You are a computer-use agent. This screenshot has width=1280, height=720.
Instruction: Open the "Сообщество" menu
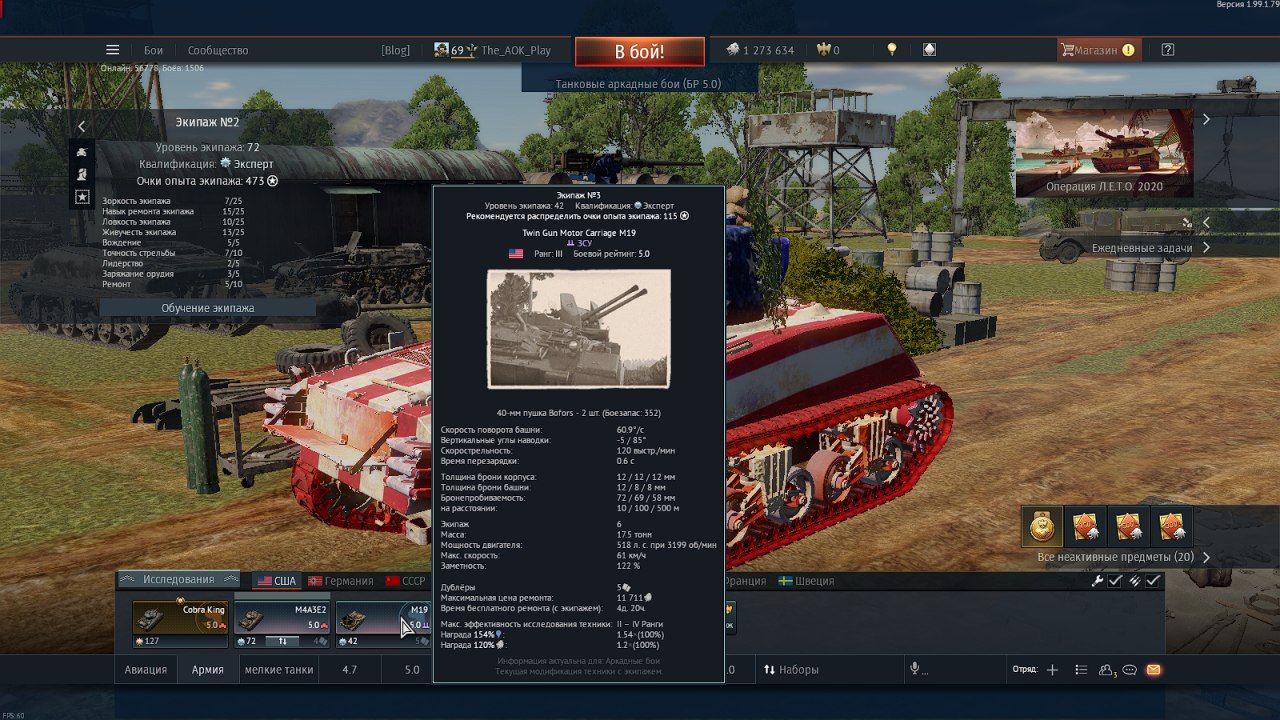218,50
